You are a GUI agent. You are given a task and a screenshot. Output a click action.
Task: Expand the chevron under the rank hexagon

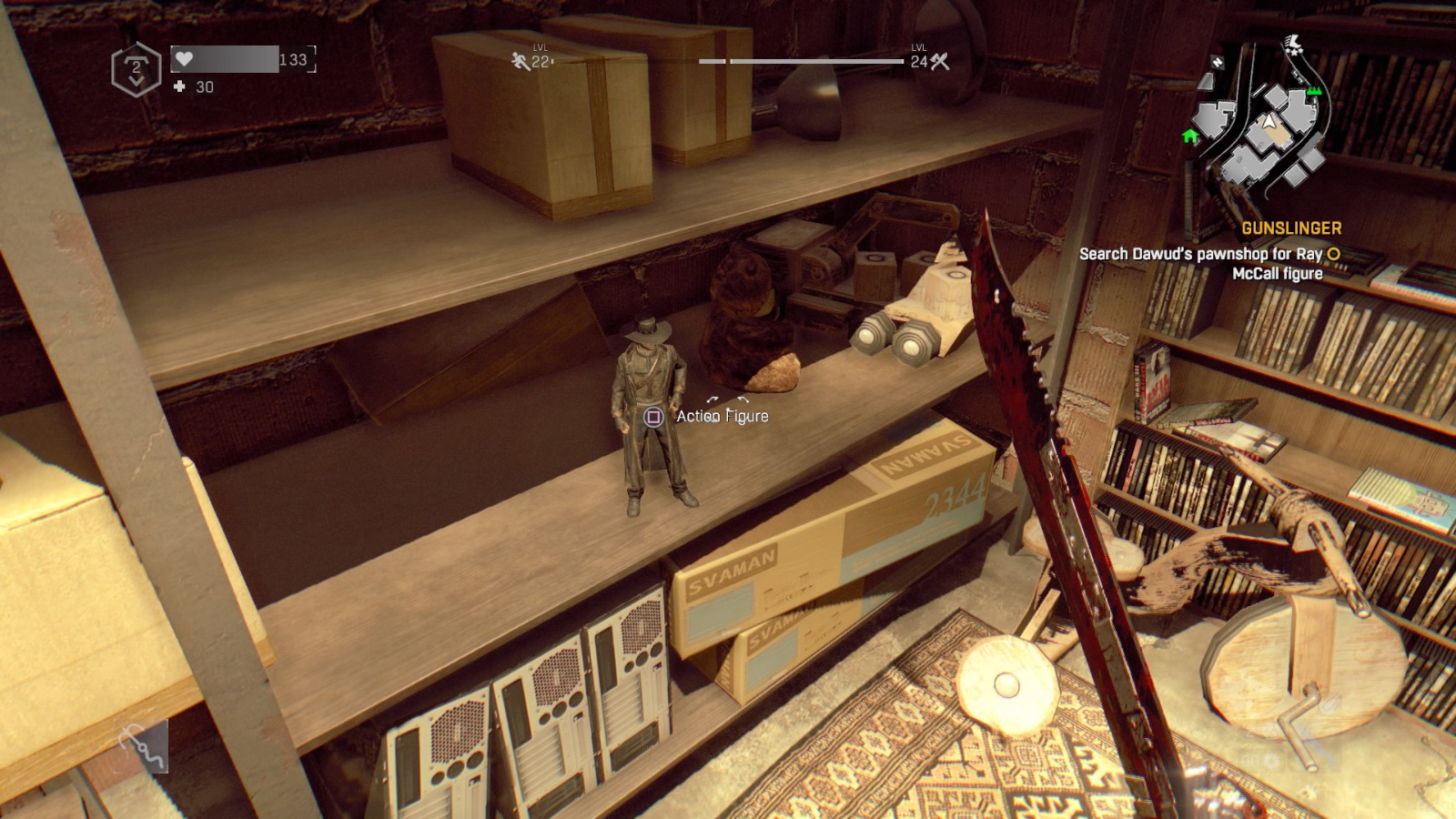(x=136, y=81)
